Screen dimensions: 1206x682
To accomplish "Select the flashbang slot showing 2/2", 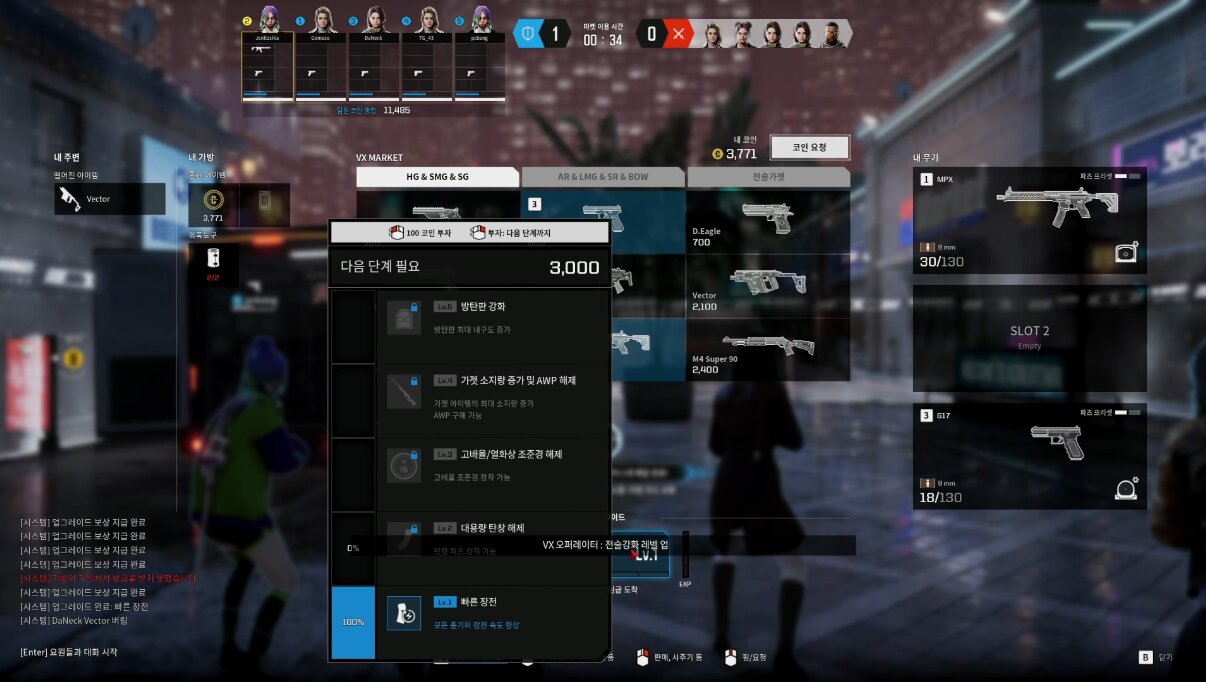I will 213,264.
